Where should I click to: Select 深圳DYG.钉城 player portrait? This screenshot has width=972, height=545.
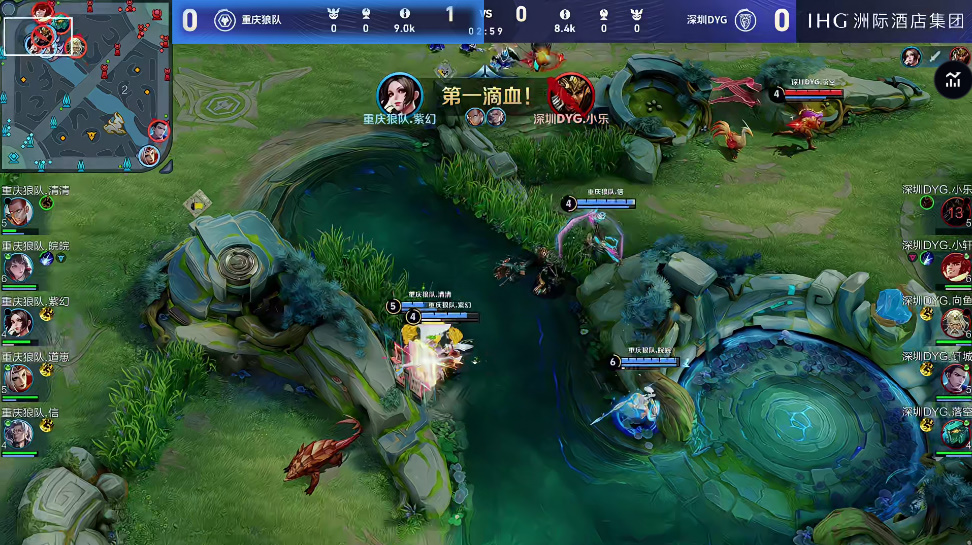954,378
